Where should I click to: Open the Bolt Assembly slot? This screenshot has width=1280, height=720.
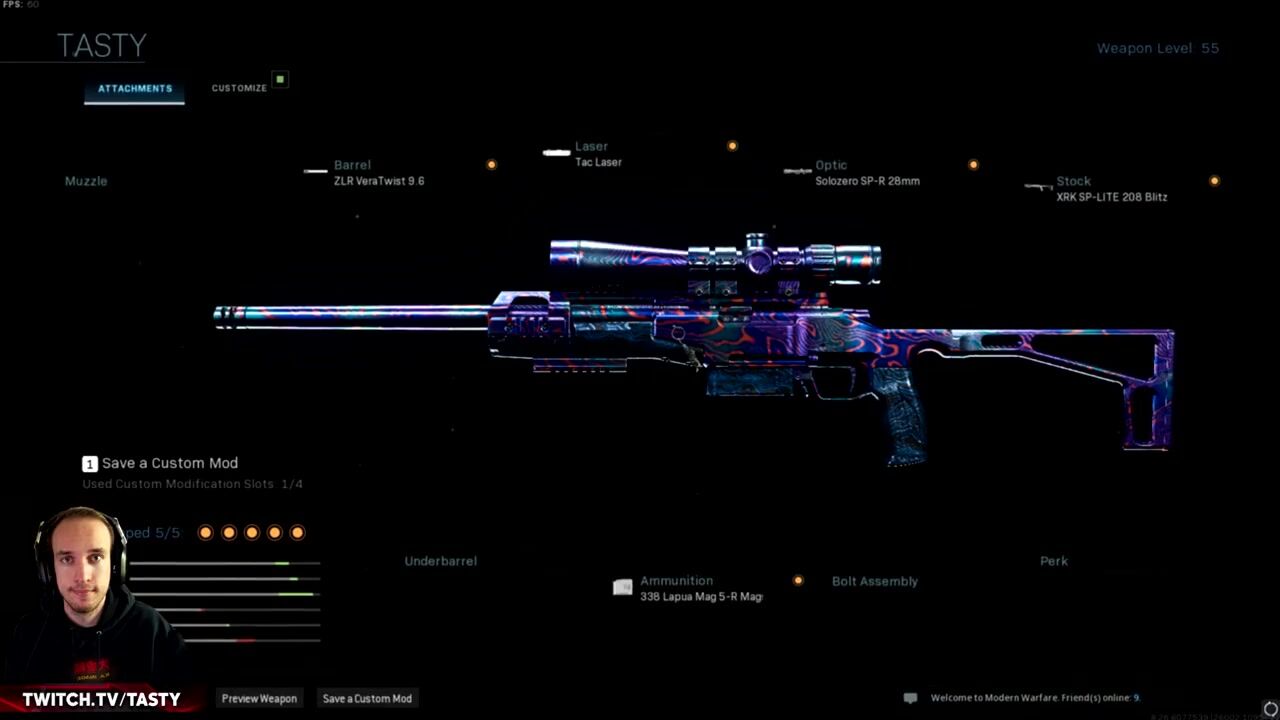[x=874, y=581]
